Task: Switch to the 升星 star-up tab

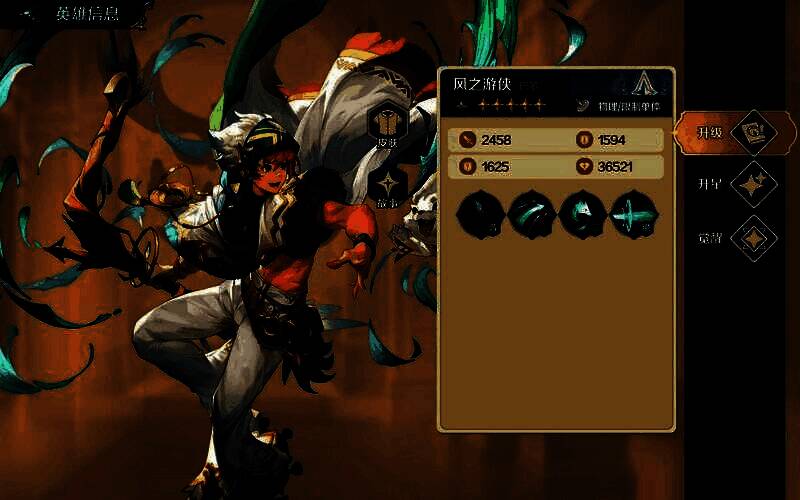Action: pyautogui.click(x=728, y=184)
